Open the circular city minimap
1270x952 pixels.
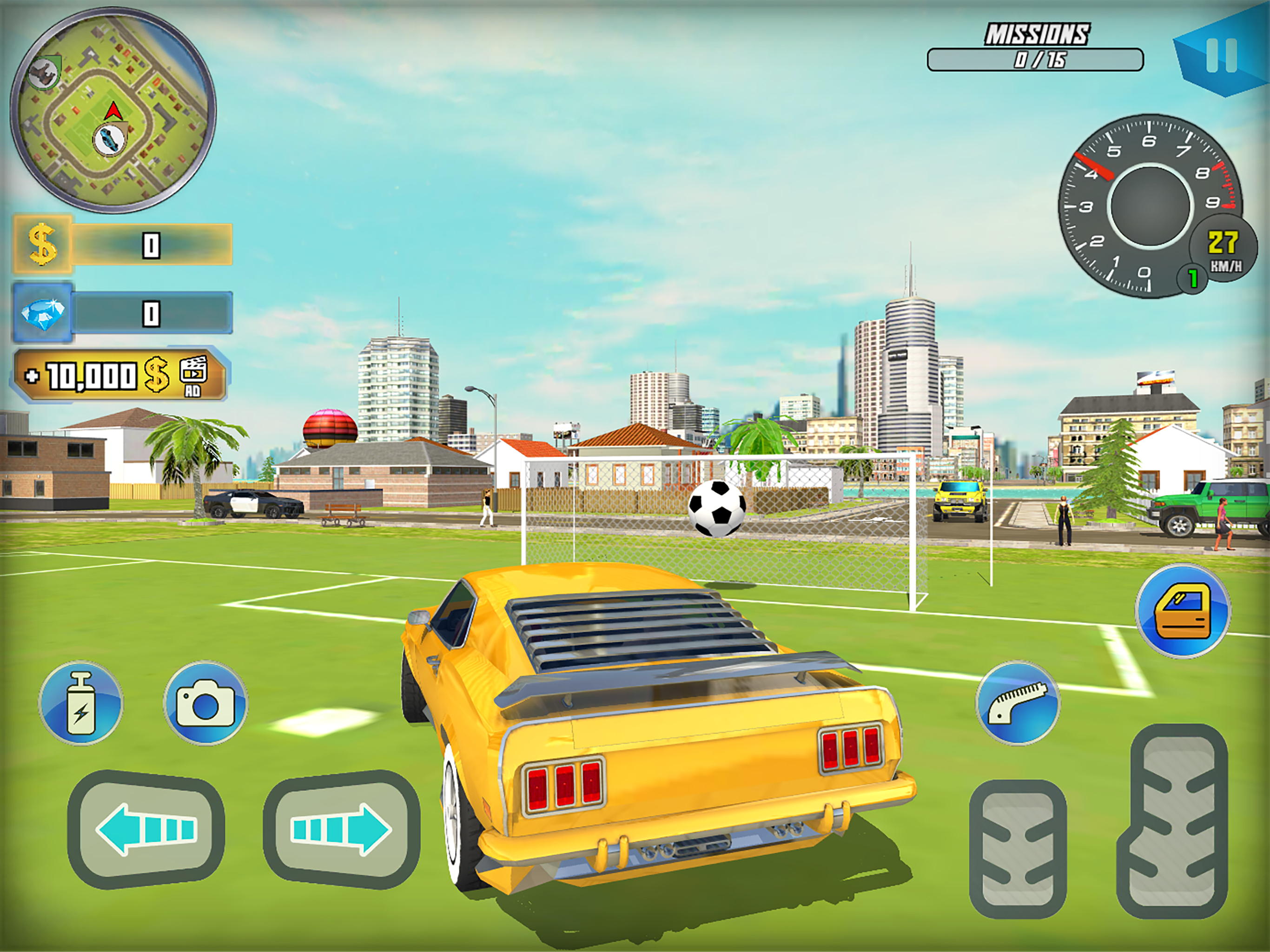[x=113, y=110]
